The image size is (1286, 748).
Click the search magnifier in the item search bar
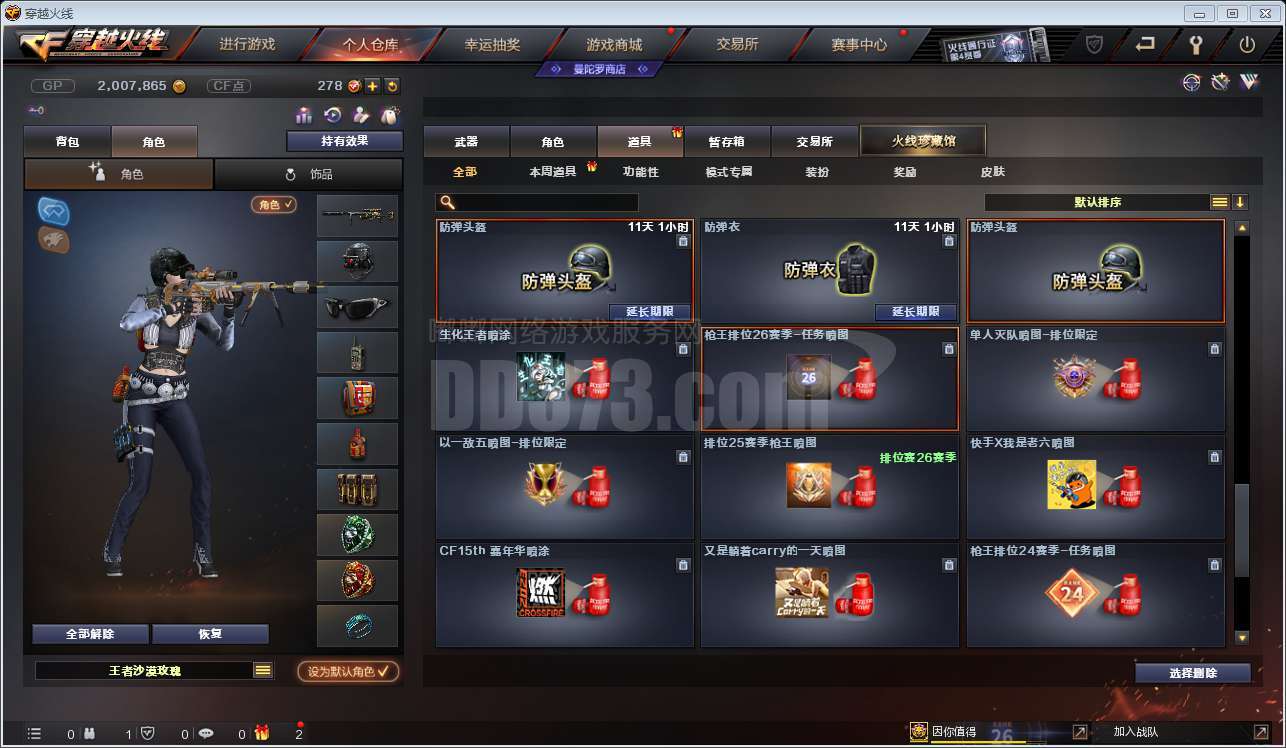click(447, 201)
